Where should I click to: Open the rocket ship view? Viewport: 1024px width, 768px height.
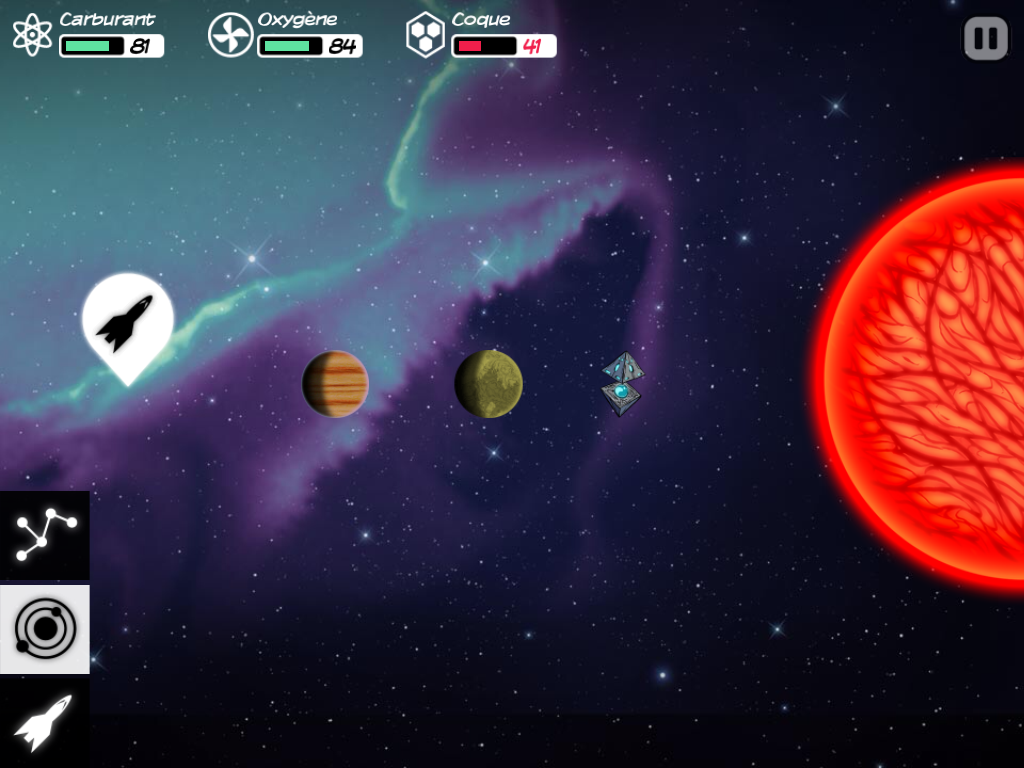[x=45, y=722]
